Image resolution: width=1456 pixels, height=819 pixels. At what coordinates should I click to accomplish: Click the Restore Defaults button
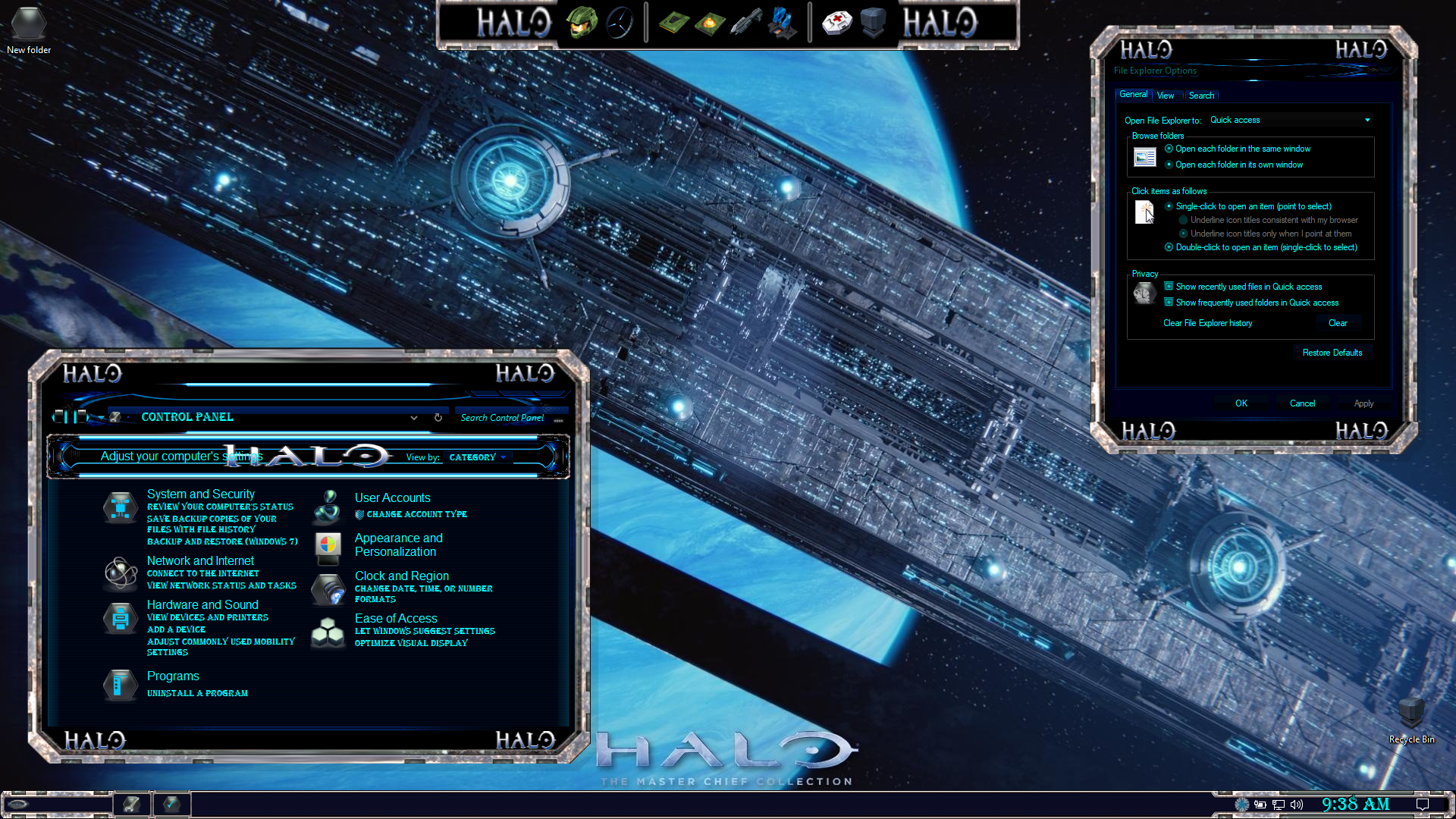click(x=1332, y=353)
